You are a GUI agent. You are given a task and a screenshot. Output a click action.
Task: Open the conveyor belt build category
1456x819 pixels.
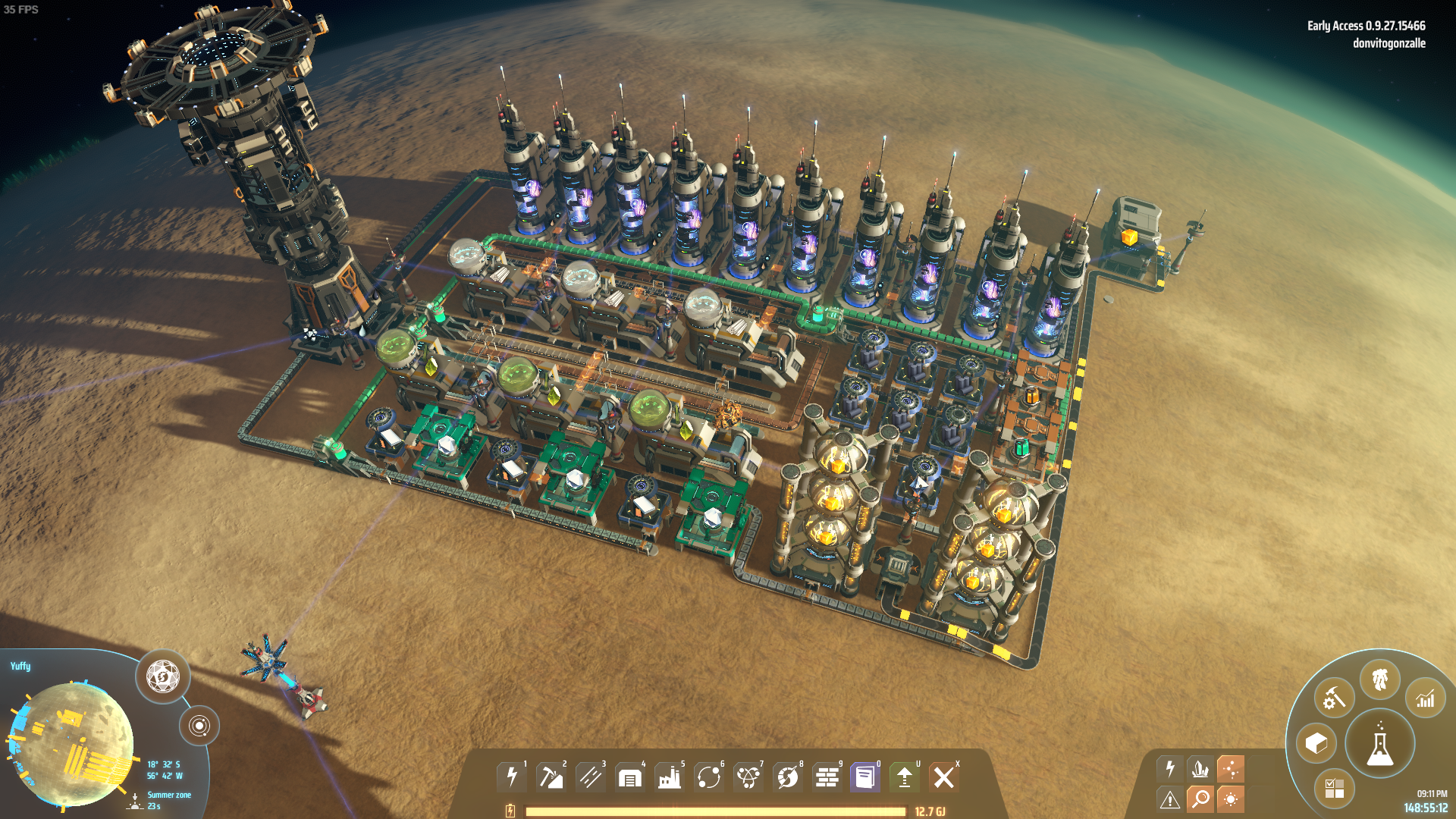coord(591,777)
